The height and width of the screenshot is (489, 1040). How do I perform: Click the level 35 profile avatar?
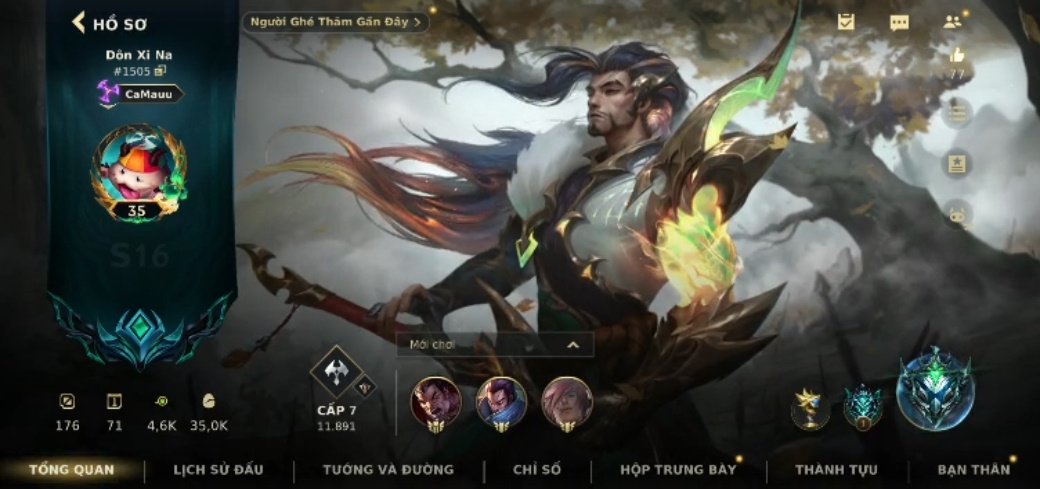[138, 170]
